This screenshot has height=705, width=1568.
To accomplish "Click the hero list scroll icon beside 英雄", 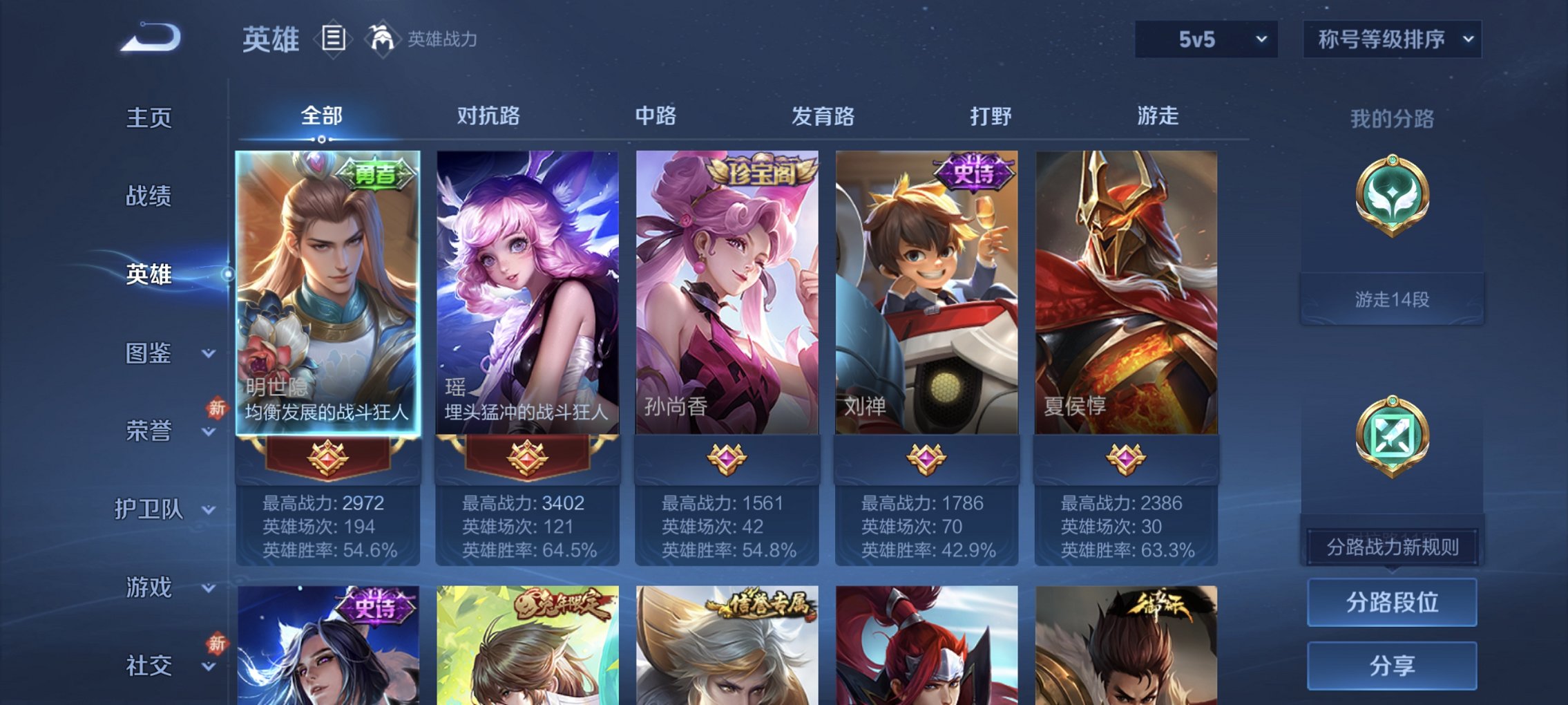I will pyautogui.click(x=332, y=39).
